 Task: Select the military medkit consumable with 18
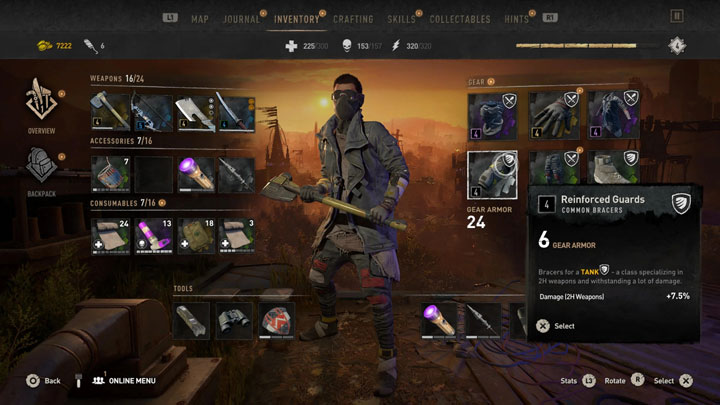(x=194, y=235)
